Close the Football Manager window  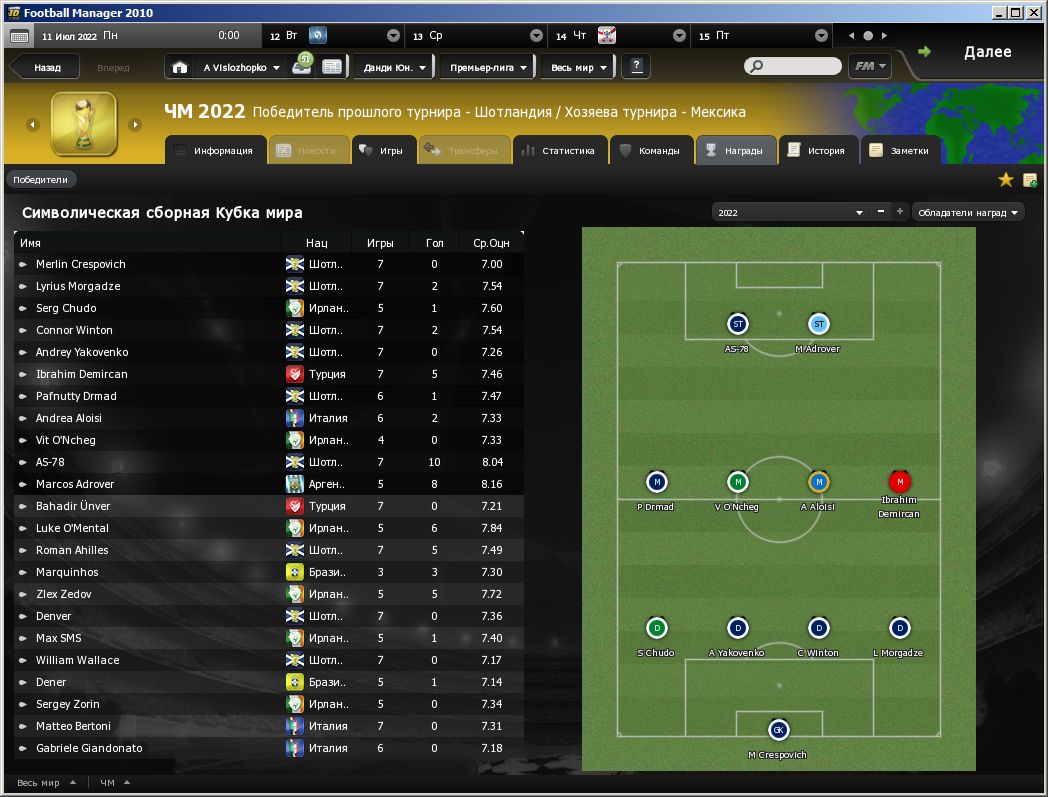point(1034,12)
